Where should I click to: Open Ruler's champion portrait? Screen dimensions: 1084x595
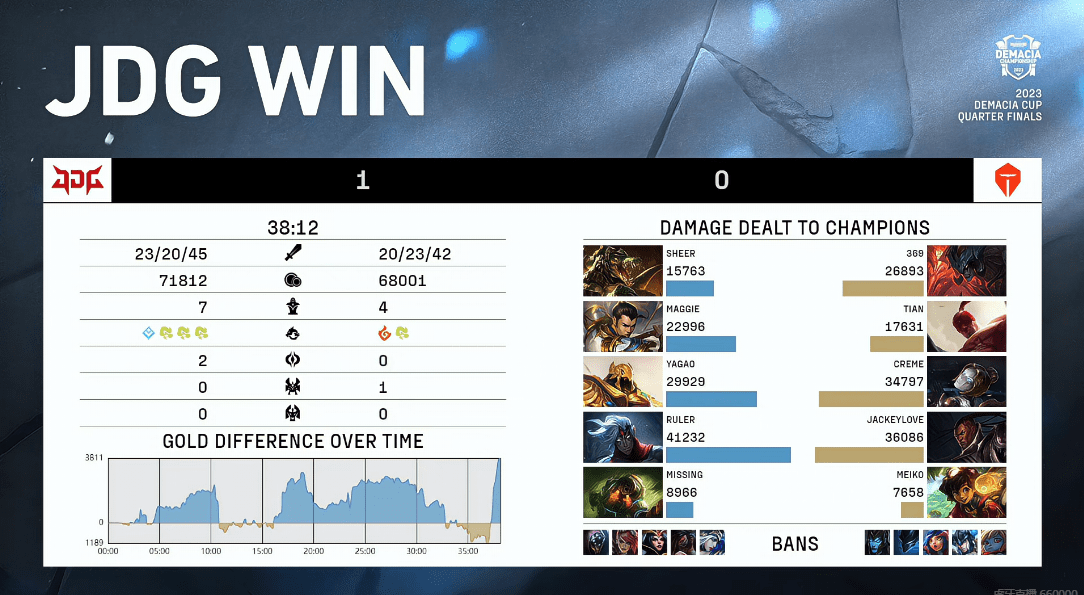(622, 438)
